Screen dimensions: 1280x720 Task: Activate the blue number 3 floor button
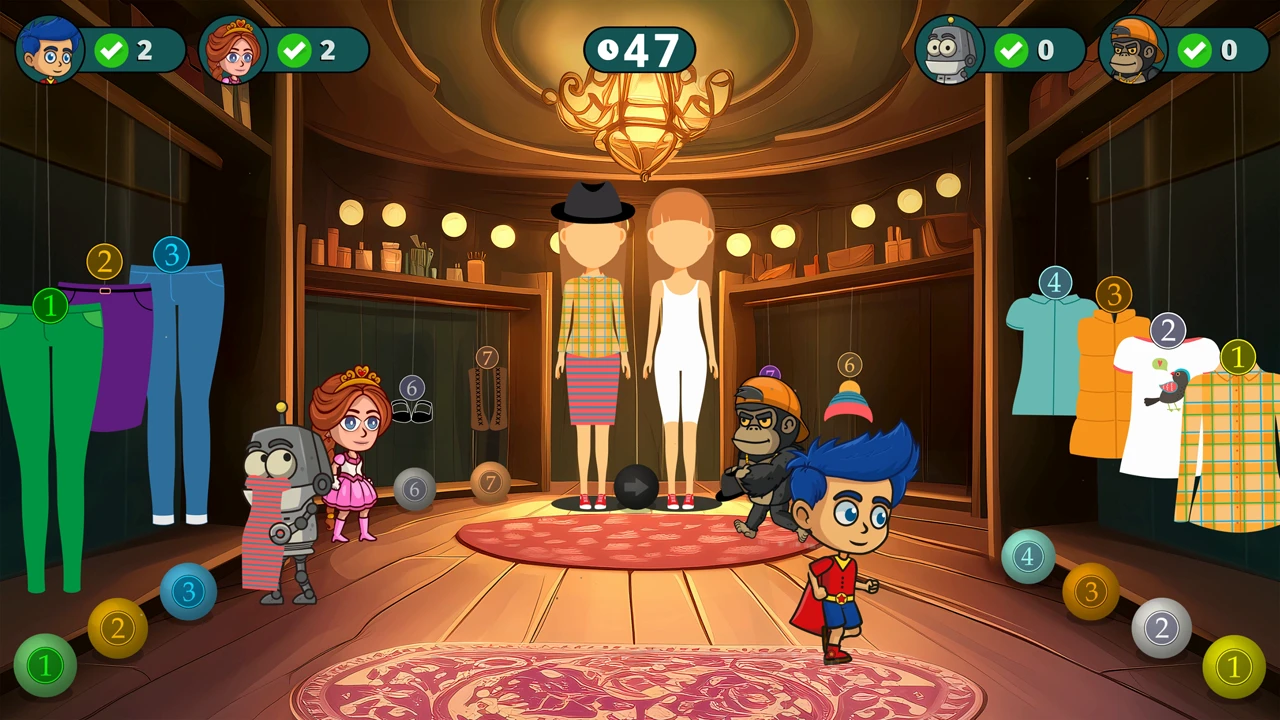tap(188, 591)
